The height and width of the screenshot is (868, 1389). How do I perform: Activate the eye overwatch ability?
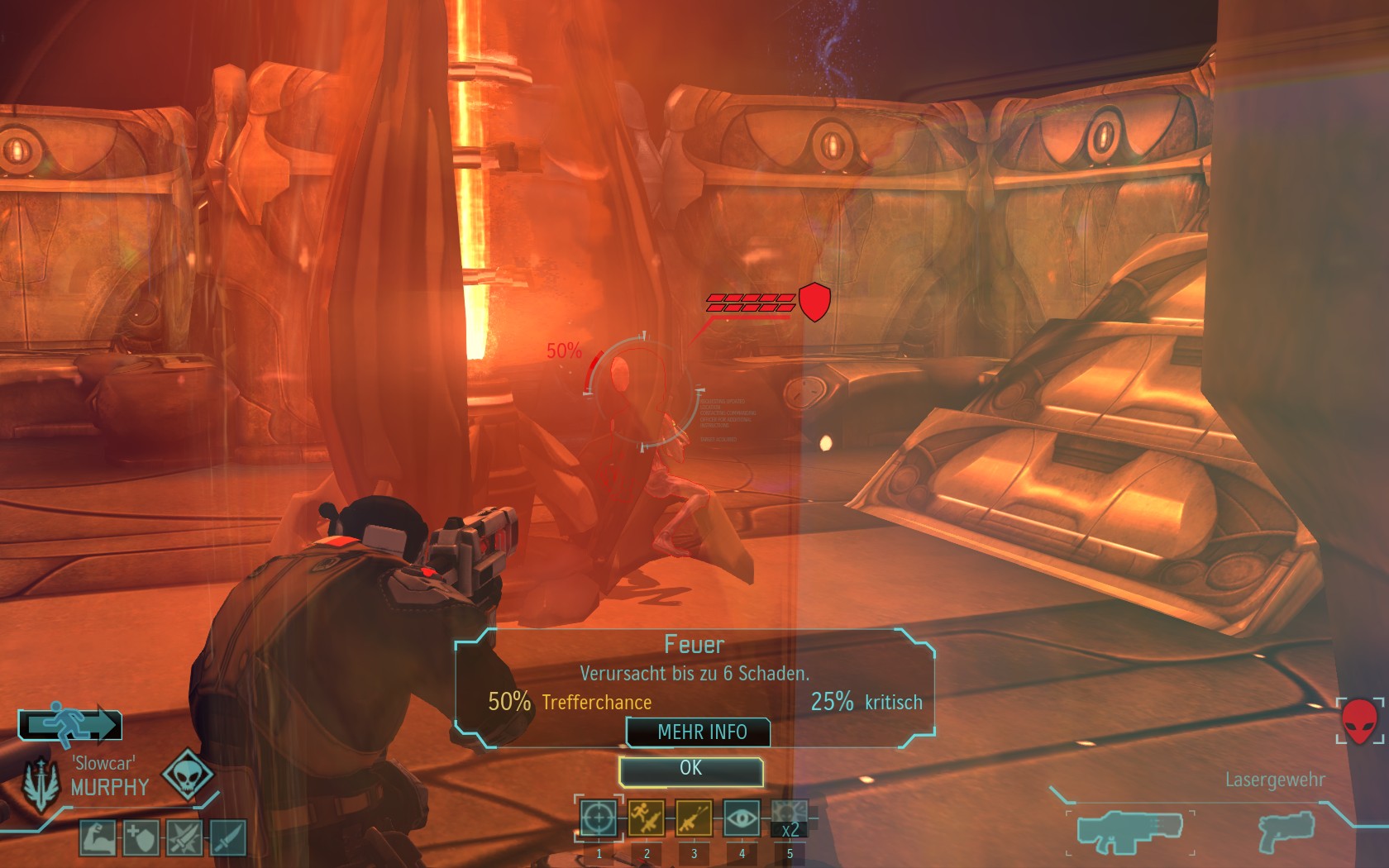point(742,818)
